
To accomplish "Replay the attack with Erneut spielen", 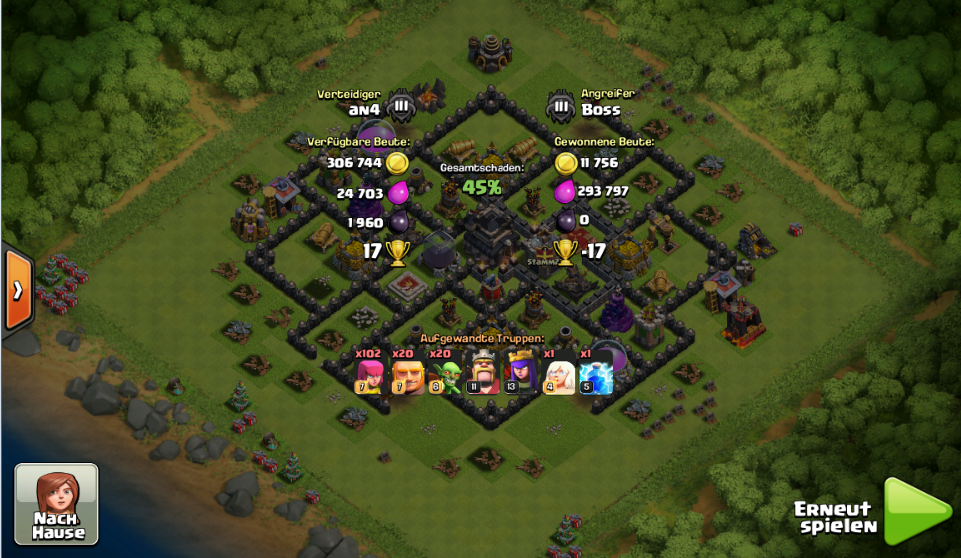I will pos(915,511).
